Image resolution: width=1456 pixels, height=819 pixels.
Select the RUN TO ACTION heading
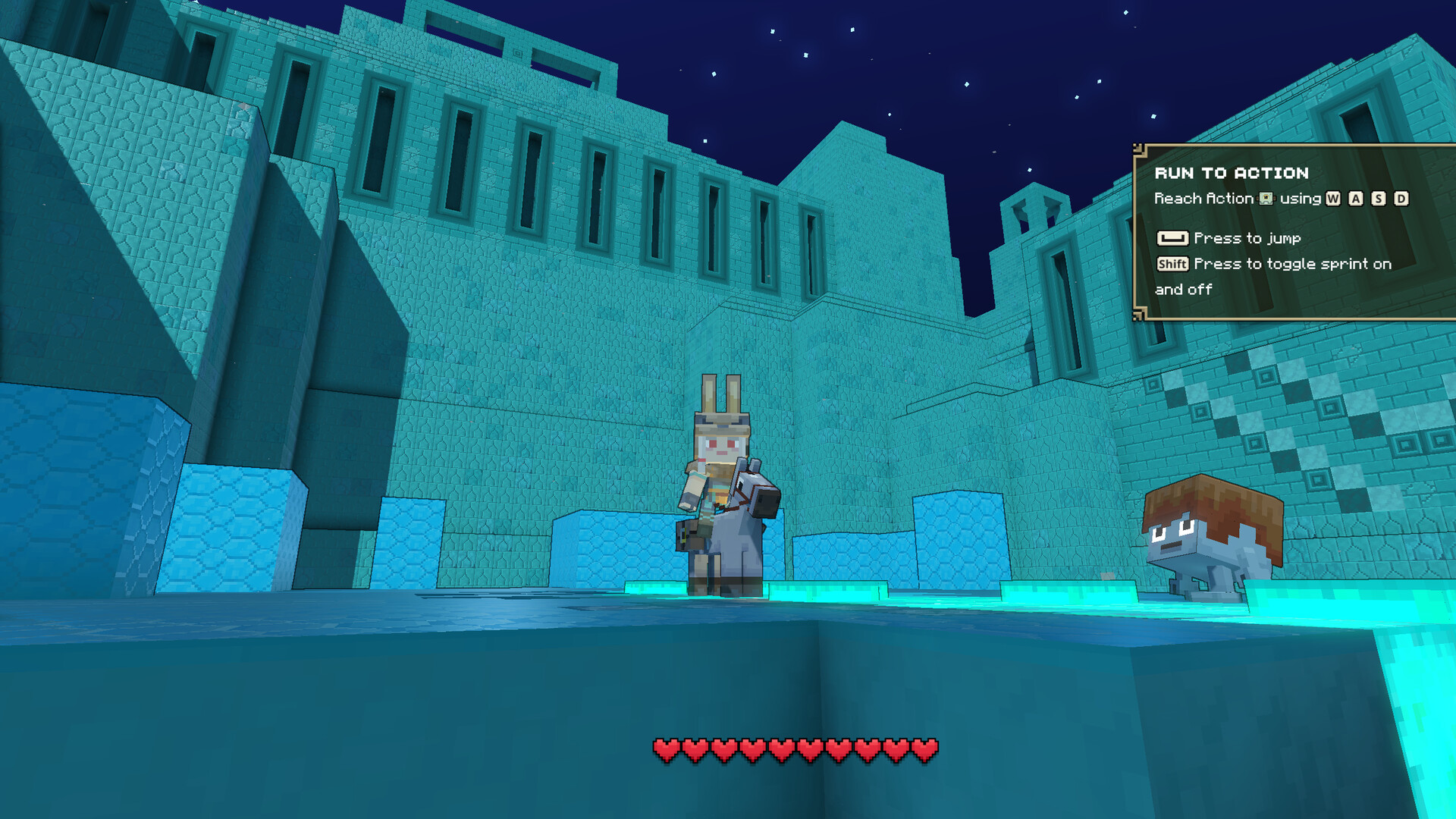pyautogui.click(x=1231, y=173)
